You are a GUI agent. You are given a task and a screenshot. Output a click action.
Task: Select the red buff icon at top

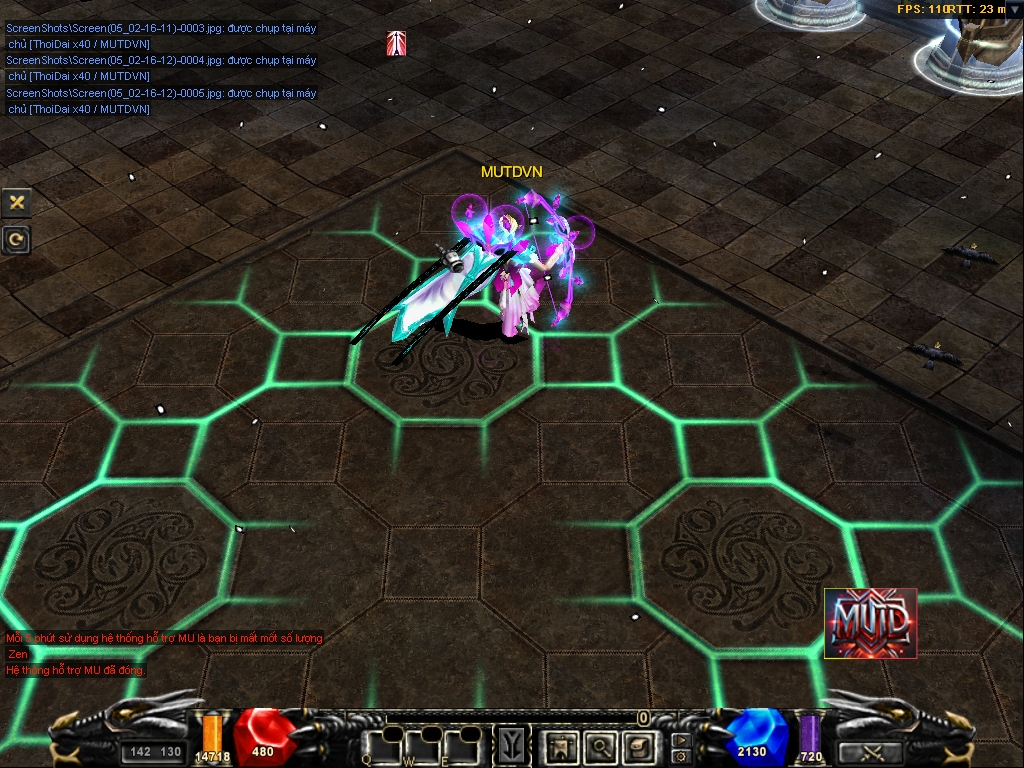[x=396, y=44]
